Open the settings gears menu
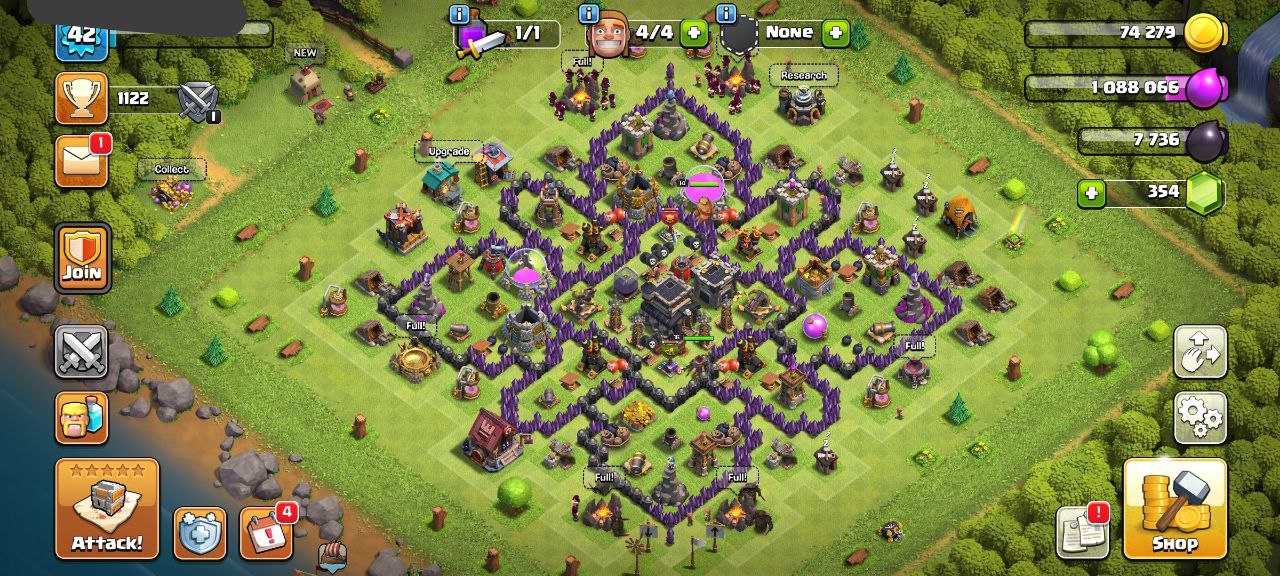Viewport: 1280px width, 576px height. 1200,417
